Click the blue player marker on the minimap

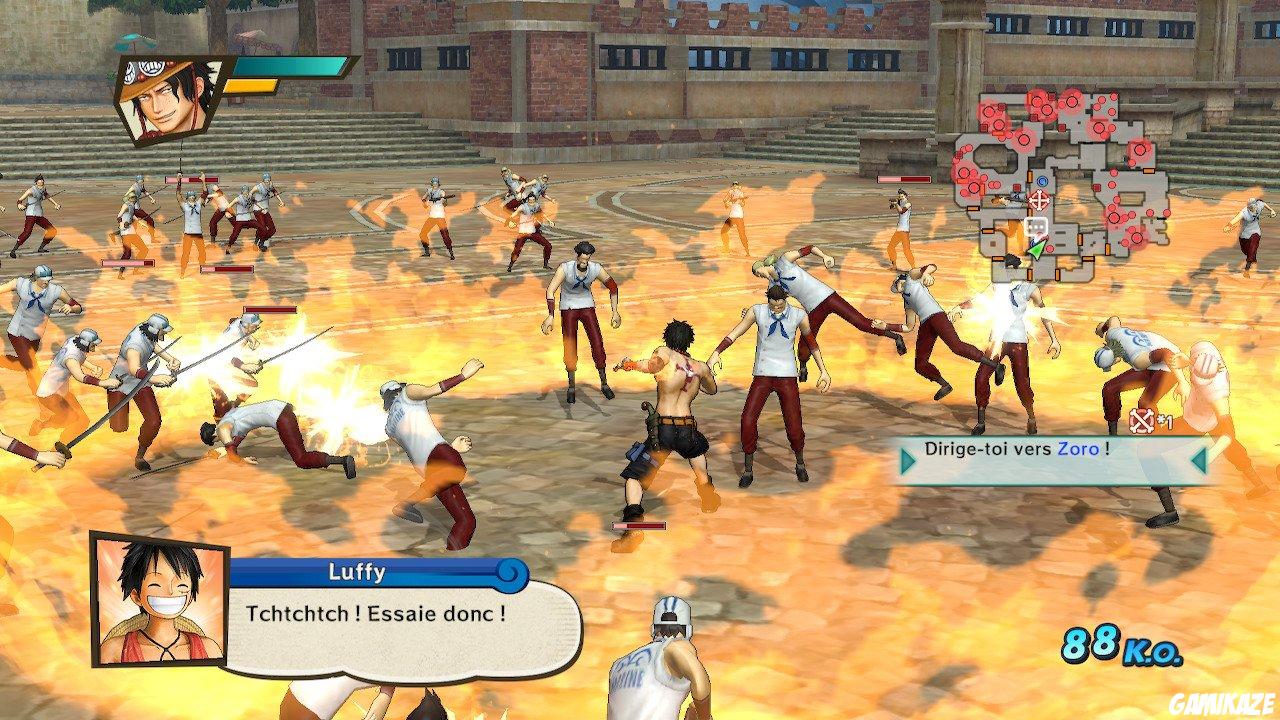[1042, 181]
